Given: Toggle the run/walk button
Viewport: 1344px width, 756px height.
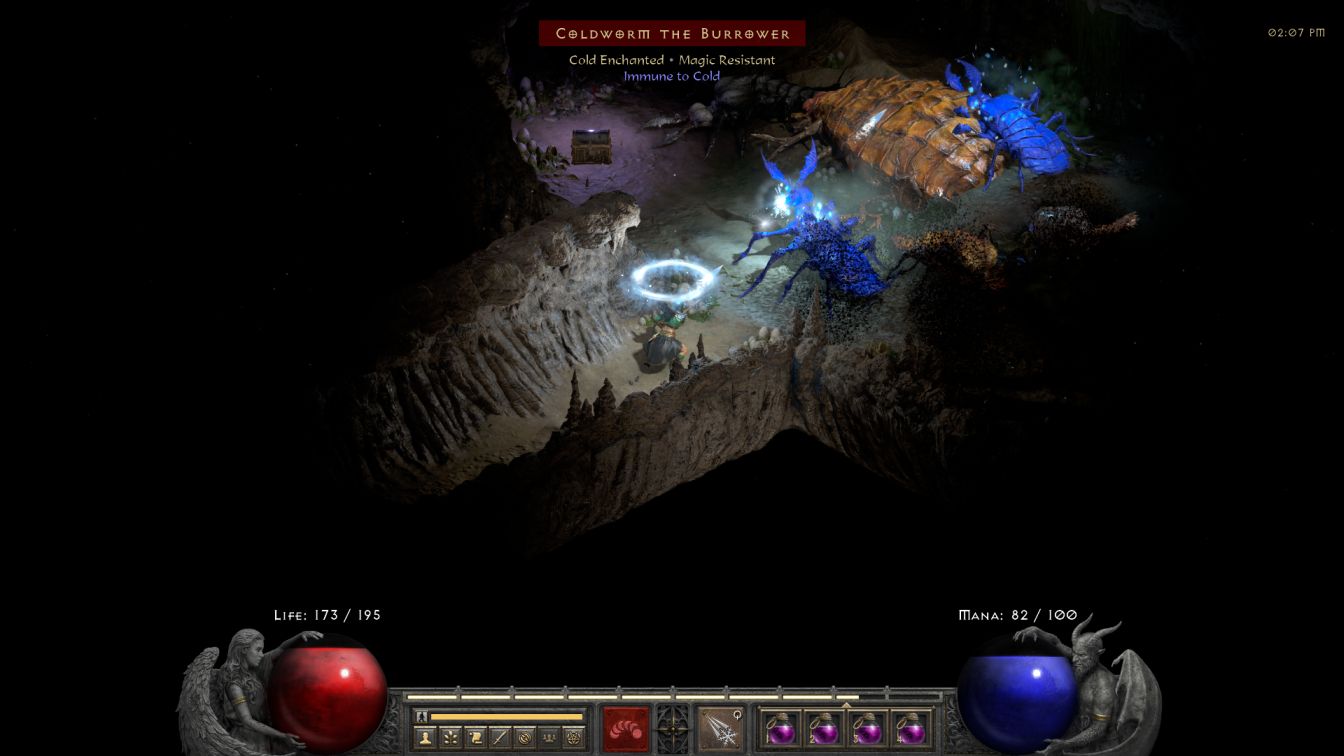Looking at the screenshot, I should point(421,717).
